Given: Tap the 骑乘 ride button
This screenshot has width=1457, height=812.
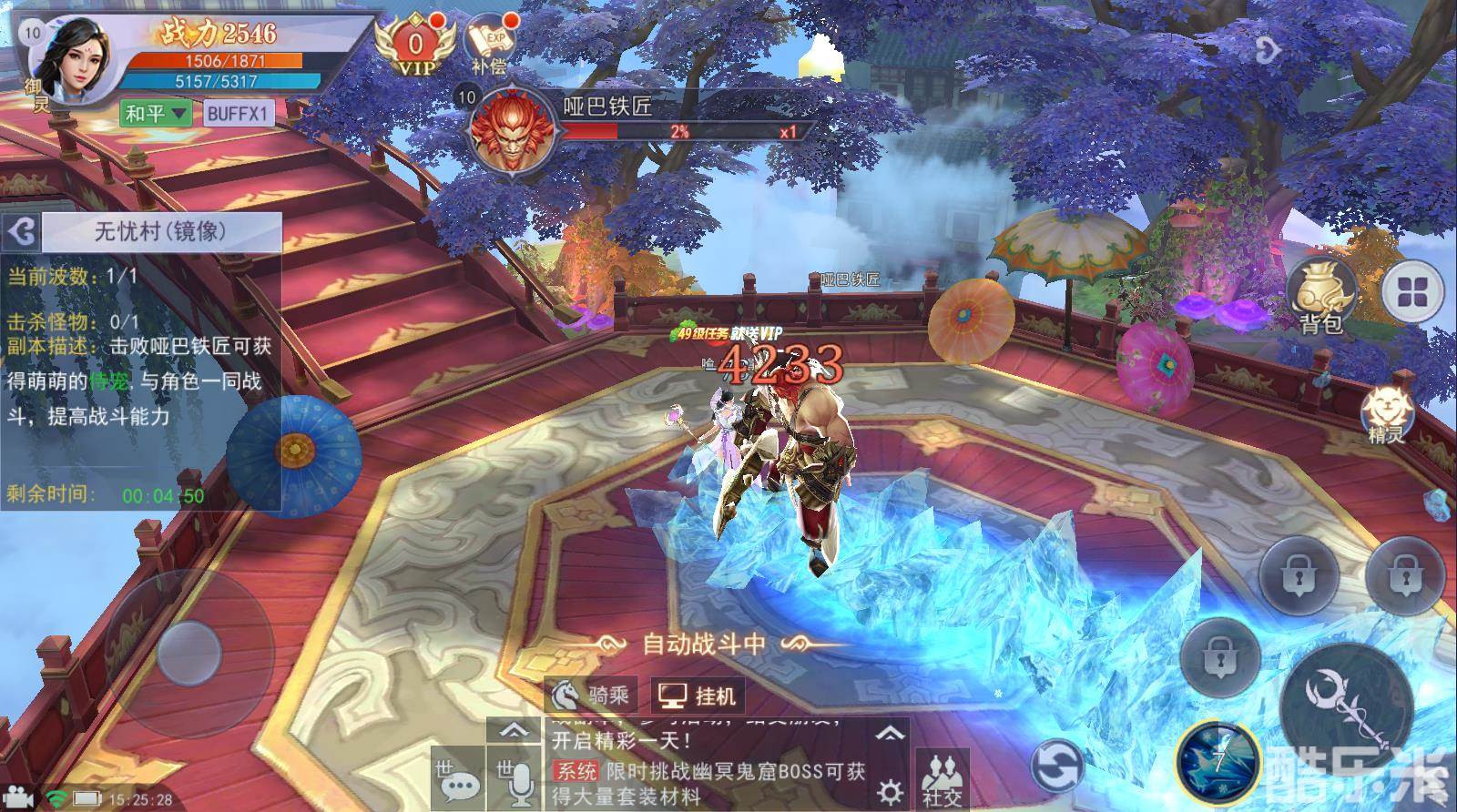Looking at the screenshot, I should pos(590,696).
